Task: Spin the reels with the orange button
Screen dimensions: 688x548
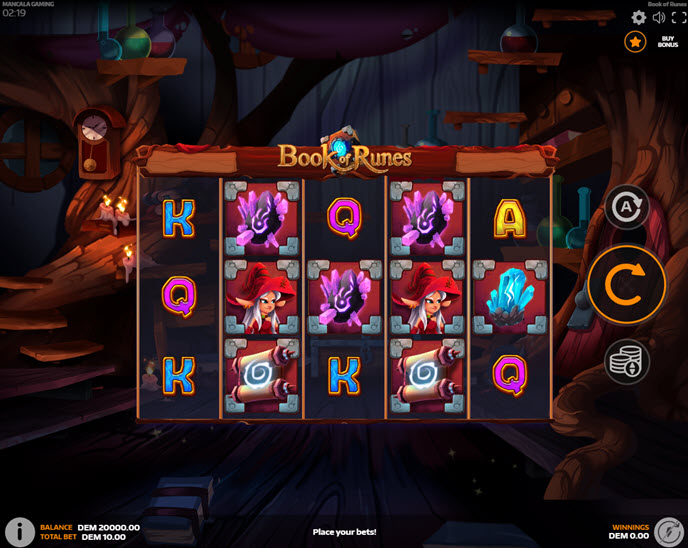Action: (627, 284)
